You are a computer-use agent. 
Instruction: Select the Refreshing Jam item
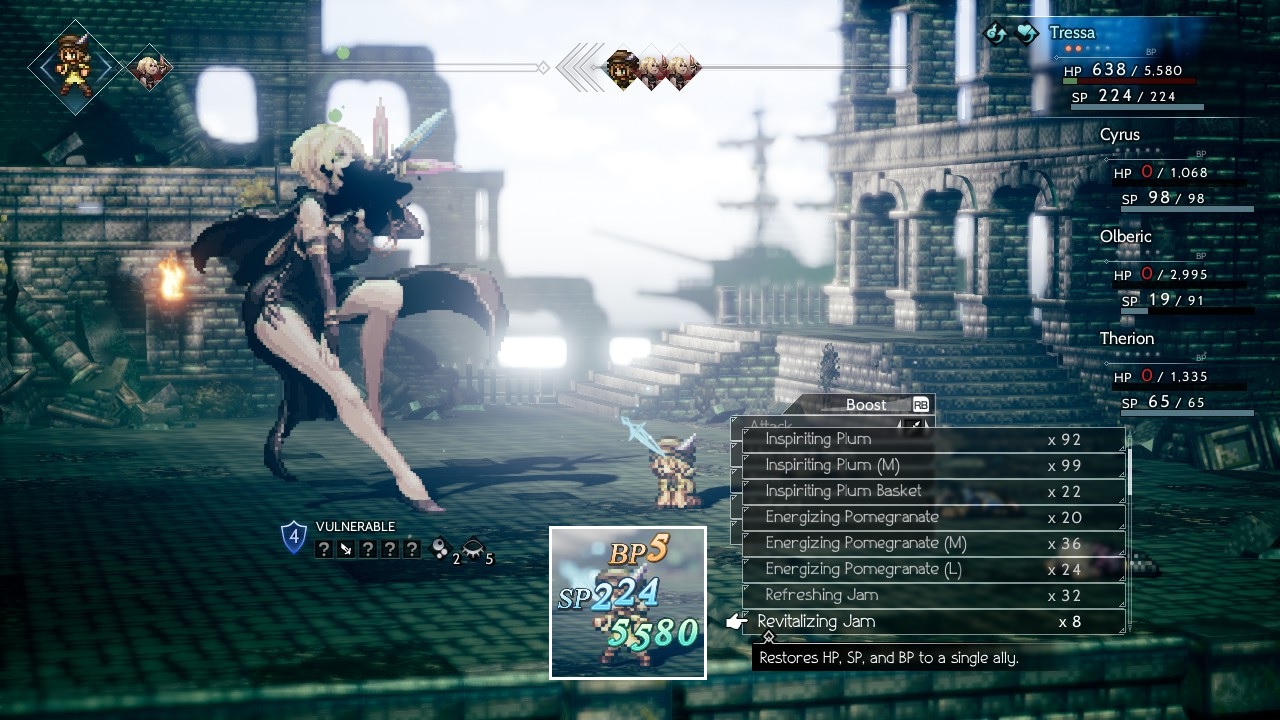click(932, 595)
